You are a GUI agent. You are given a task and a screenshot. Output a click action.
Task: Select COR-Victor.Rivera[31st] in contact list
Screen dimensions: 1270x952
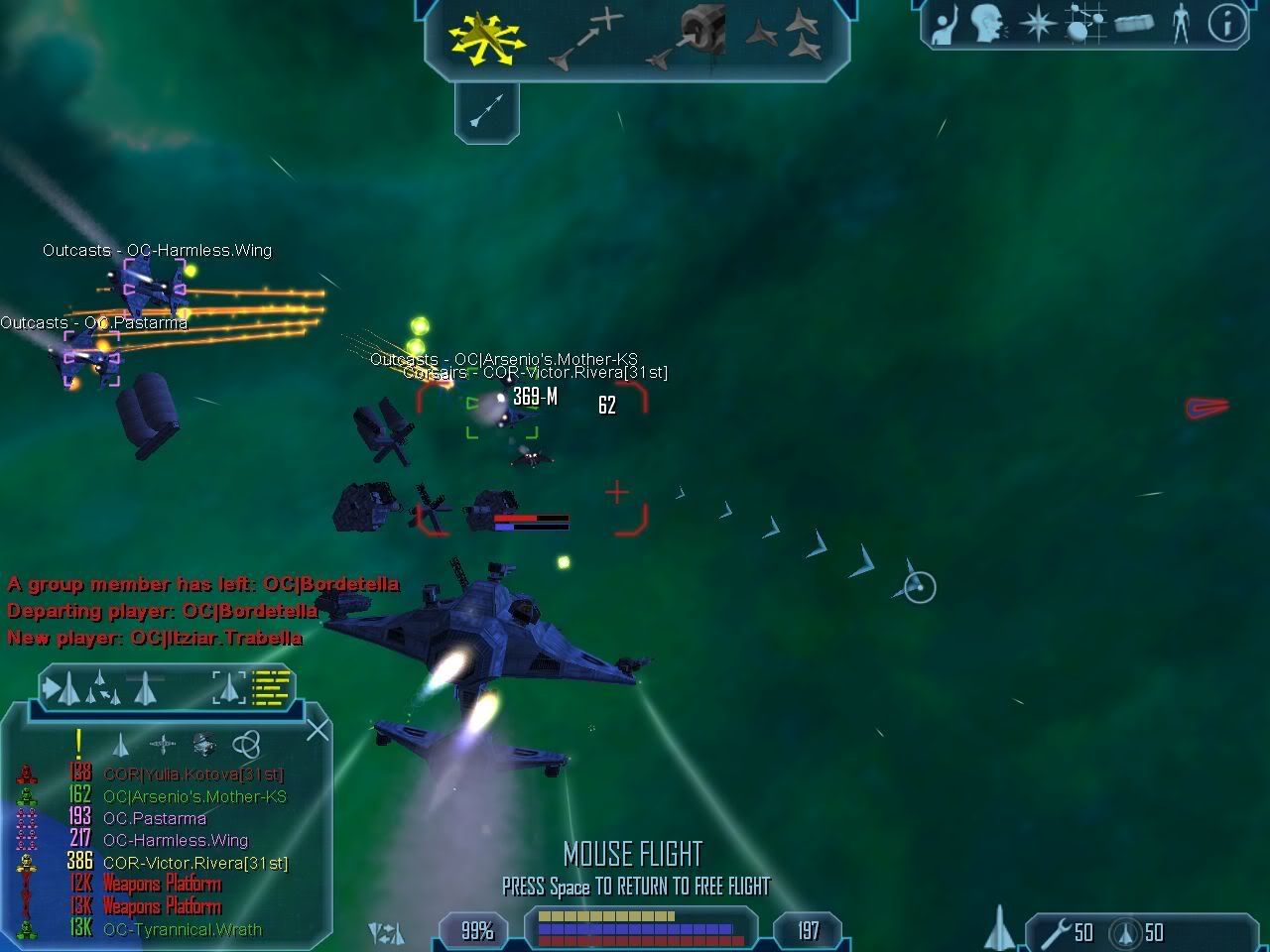pyautogui.click(x=194, y=864)
